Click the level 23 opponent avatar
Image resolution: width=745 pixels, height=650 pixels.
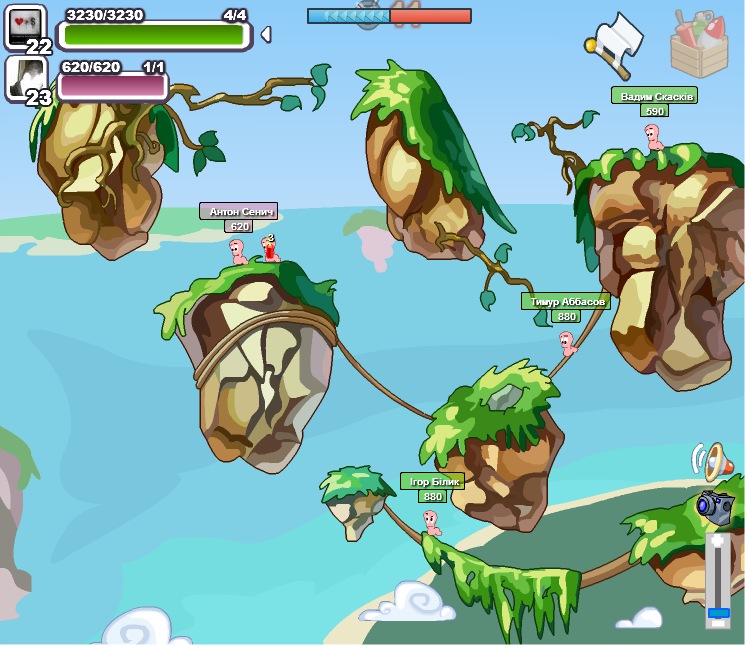coord(26,77)
